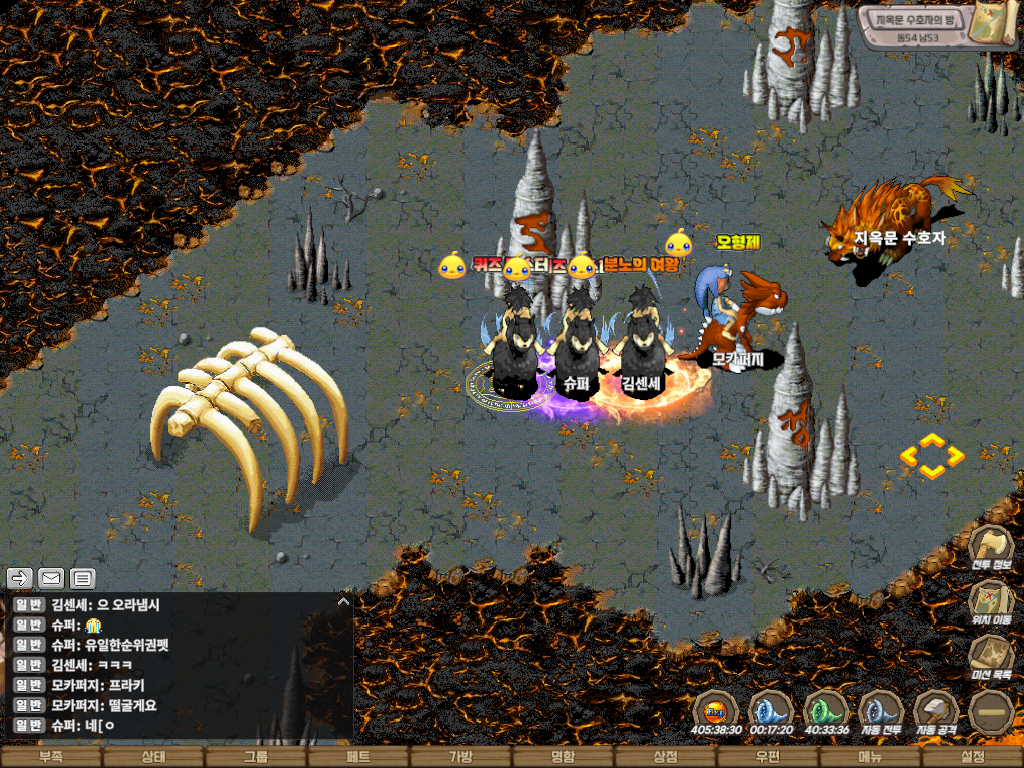Image resolution: width=1024 pixels, height=768 pixels.
Task: Click the 위치 이동 map icon
Action: [x=992, y=602]
